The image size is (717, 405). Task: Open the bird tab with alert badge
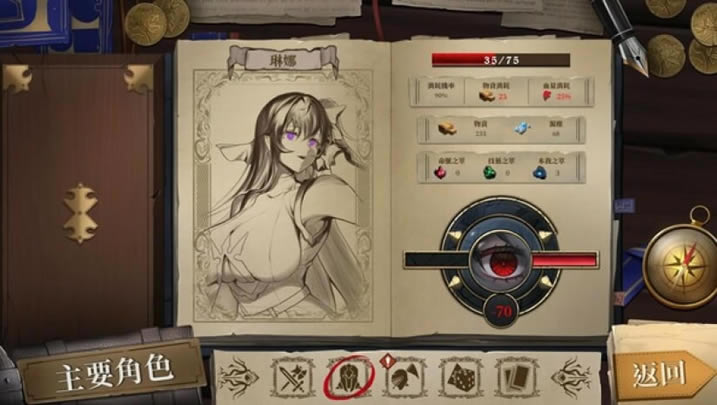[x=403, y=376]
